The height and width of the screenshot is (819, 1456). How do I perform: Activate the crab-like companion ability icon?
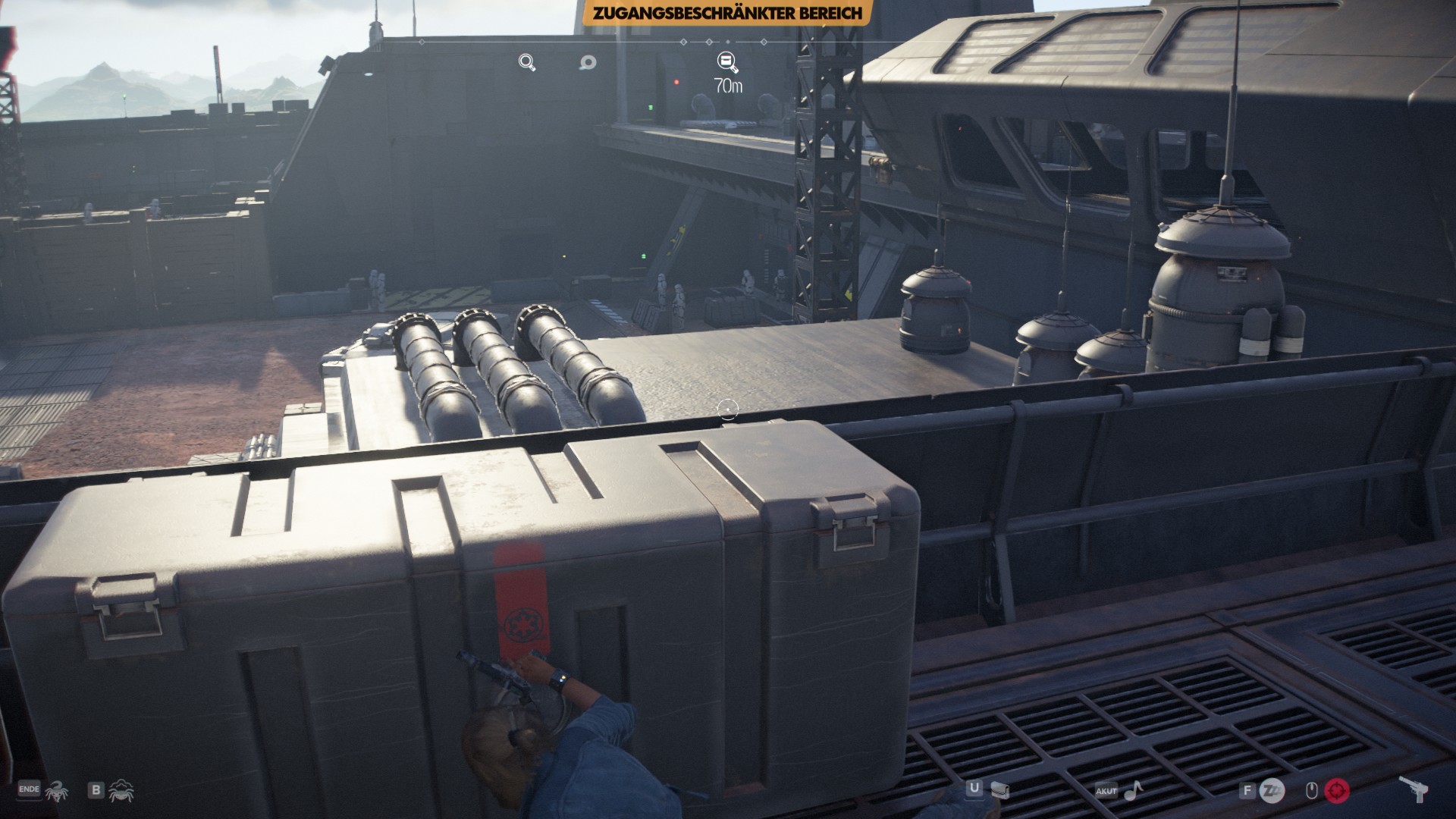click(x=121, y=792)
